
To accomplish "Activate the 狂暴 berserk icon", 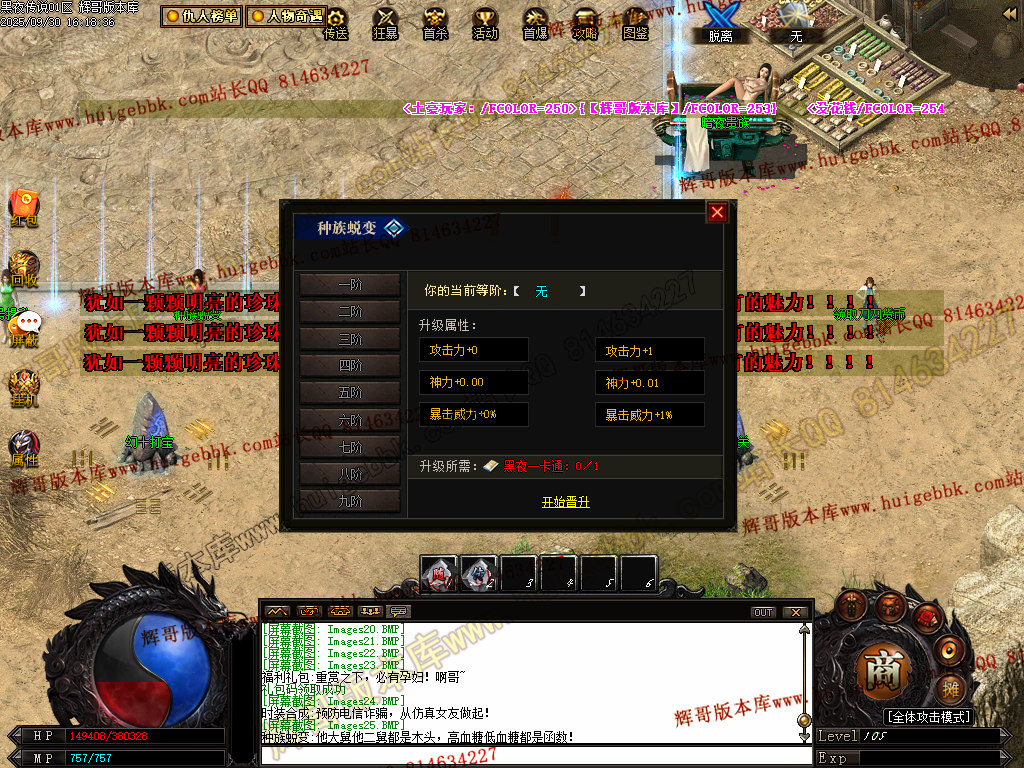I will point(385,22).
